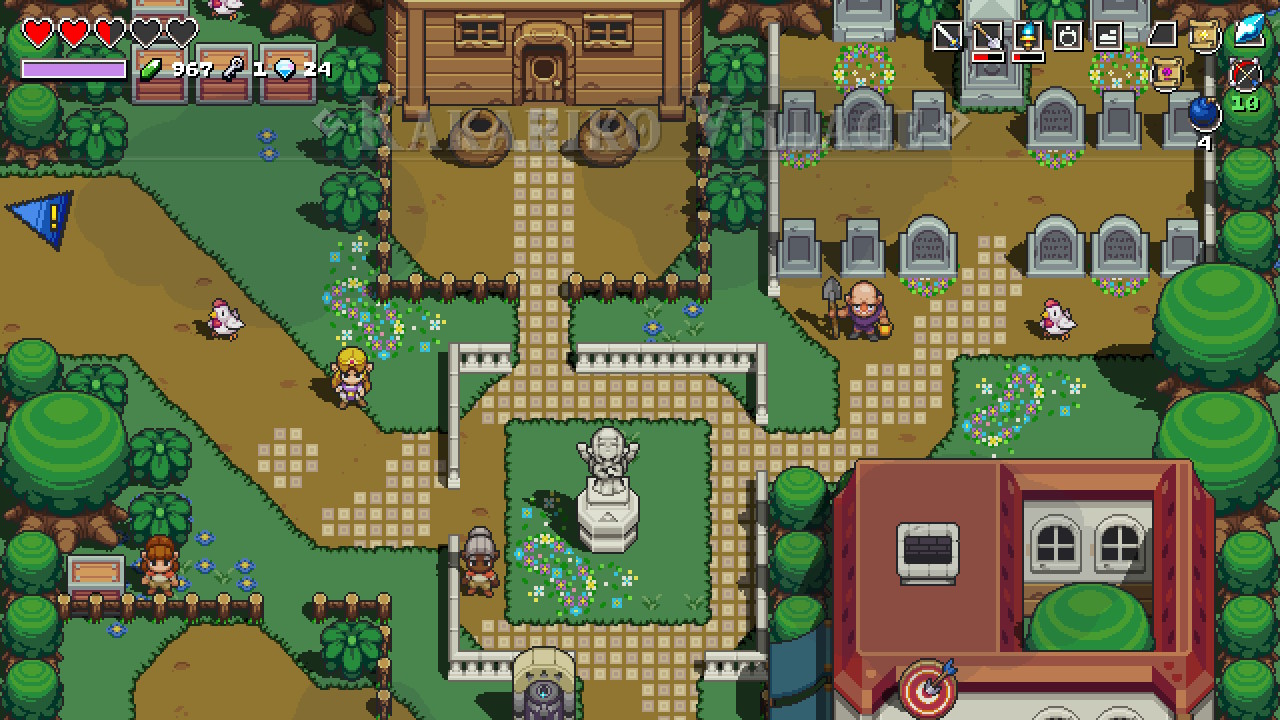Select the sword weapon slot
Viewport: 1280px width, 720px height.
947,36
